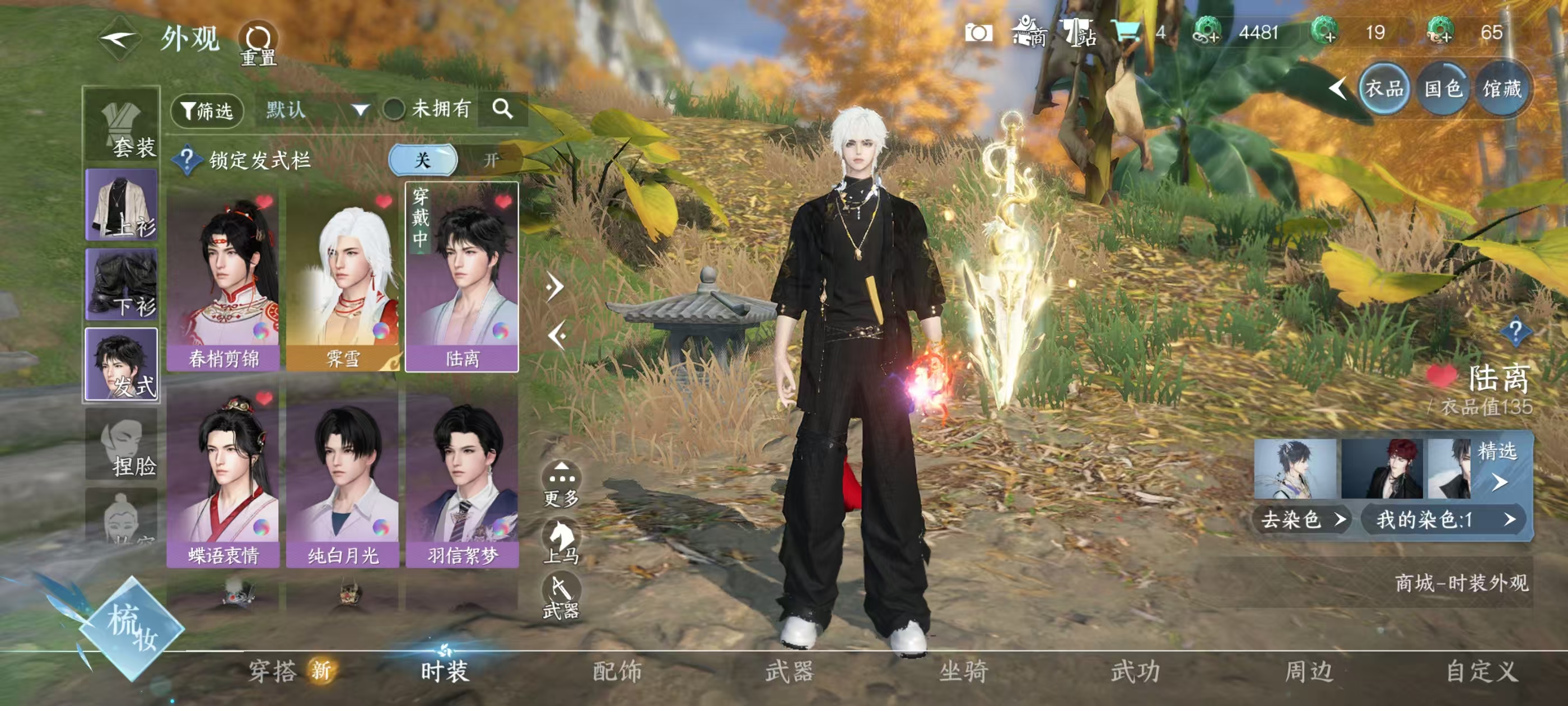The height and width of the screenshot is (706, 1568).
Task: Switch the 锁定发式栏 toggle to 开
Action: coord(490,160)
